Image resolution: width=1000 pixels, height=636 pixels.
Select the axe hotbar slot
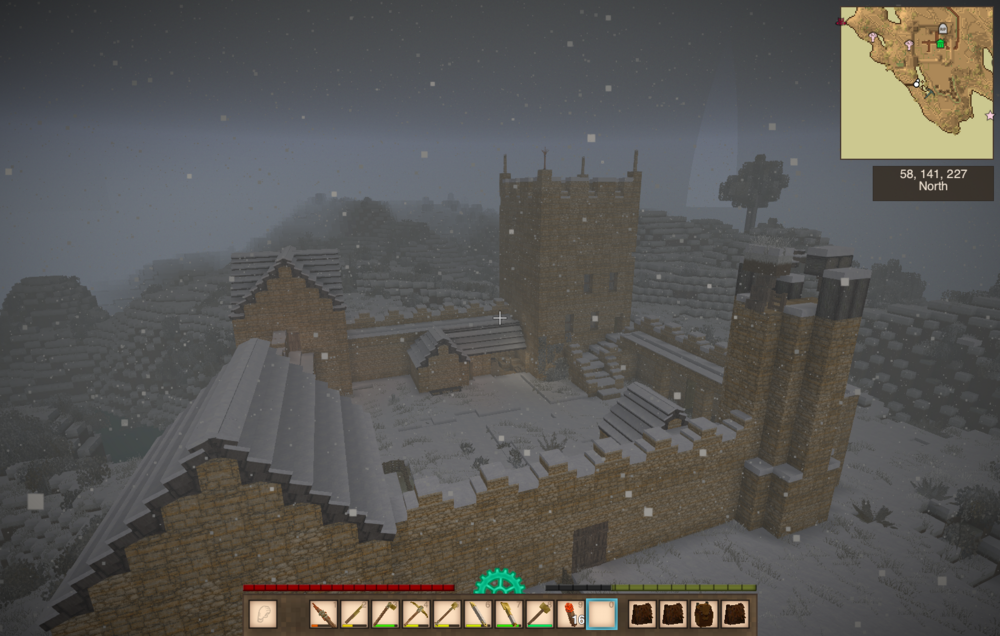[x=385, y=614]
